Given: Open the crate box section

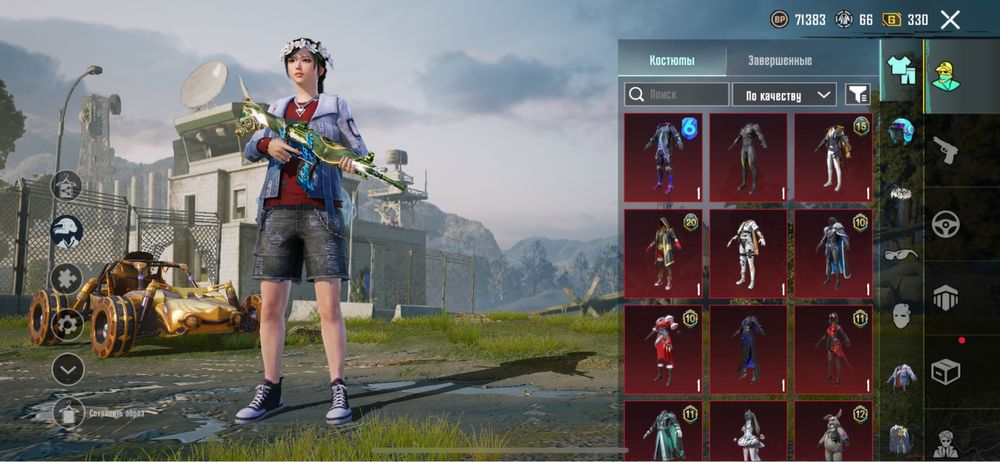Looking at the screenshot, I should point(945,370).
